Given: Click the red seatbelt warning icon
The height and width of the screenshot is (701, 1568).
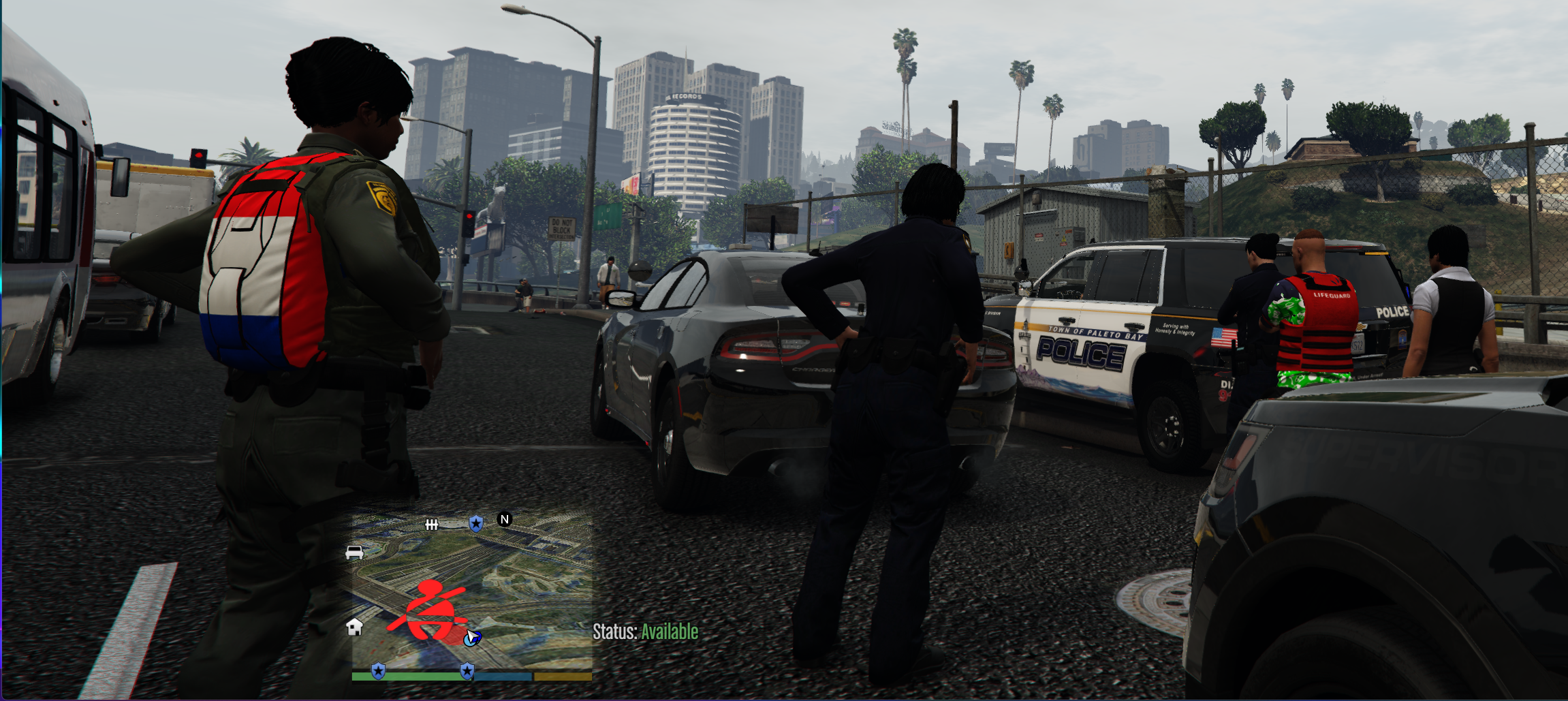Looking at the screenshot, I should [428, 610].
